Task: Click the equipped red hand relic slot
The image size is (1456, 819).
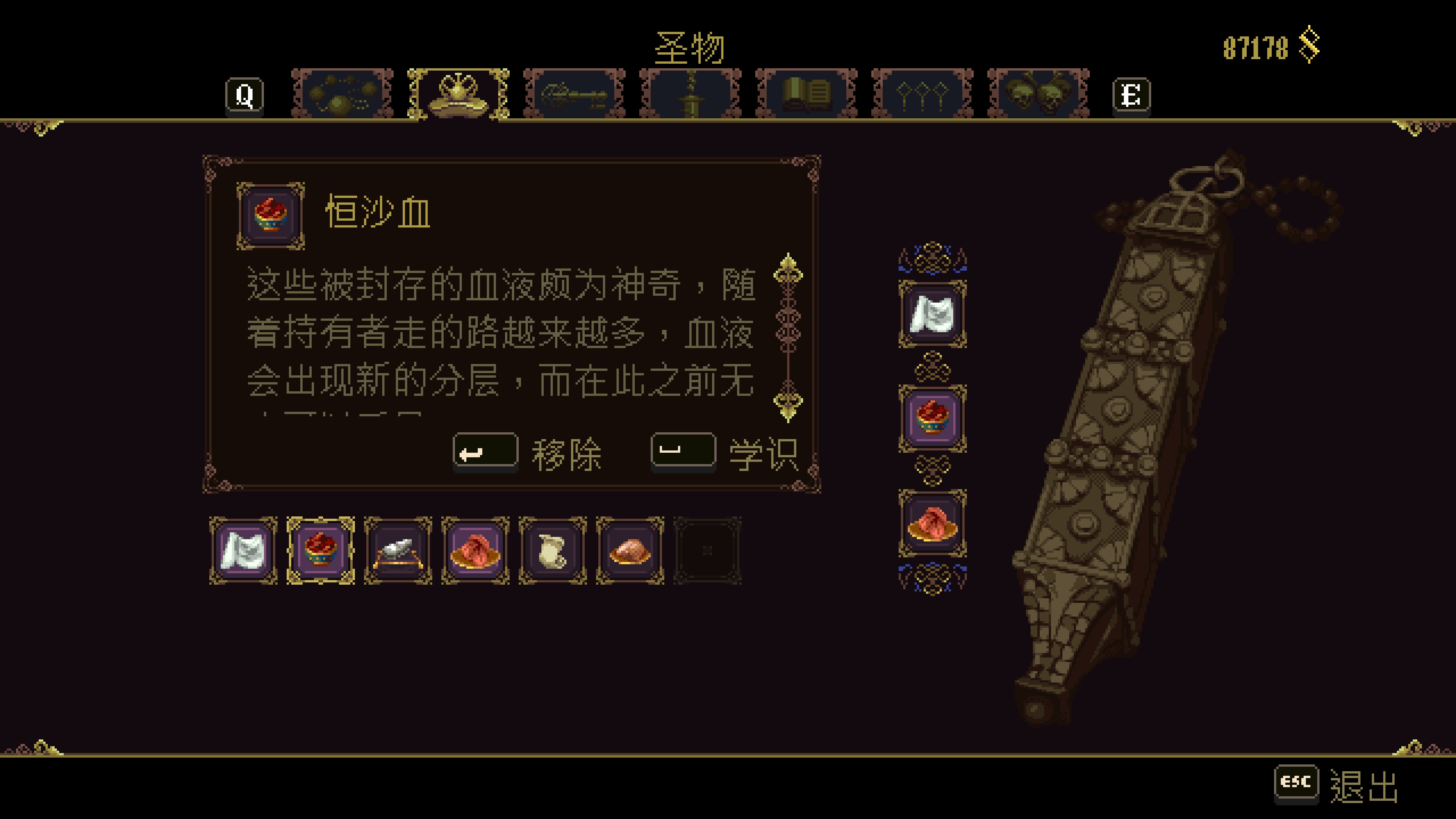Action: pos(933,523)
